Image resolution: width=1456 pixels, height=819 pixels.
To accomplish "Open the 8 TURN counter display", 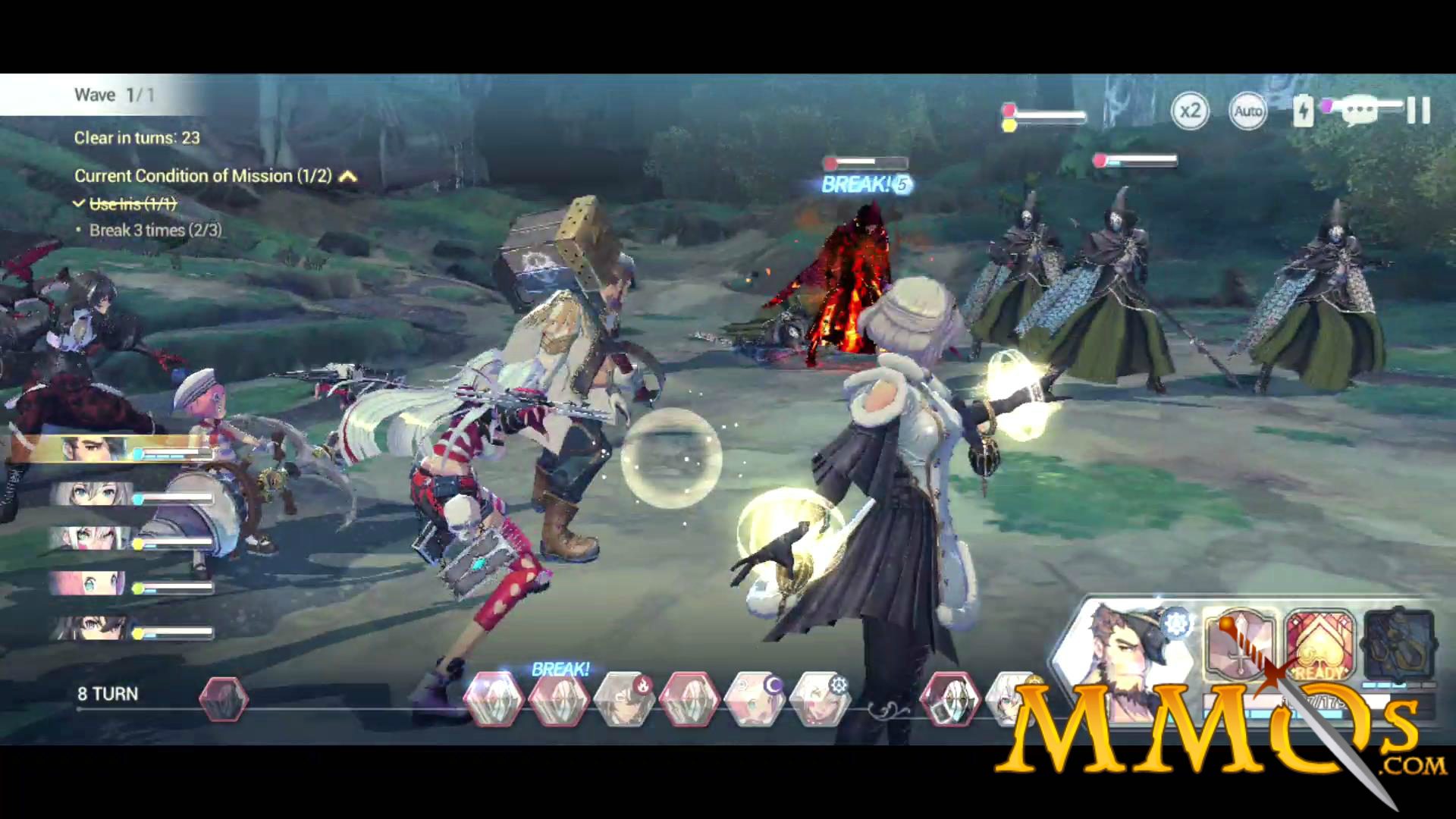I will tap(106, 693).
